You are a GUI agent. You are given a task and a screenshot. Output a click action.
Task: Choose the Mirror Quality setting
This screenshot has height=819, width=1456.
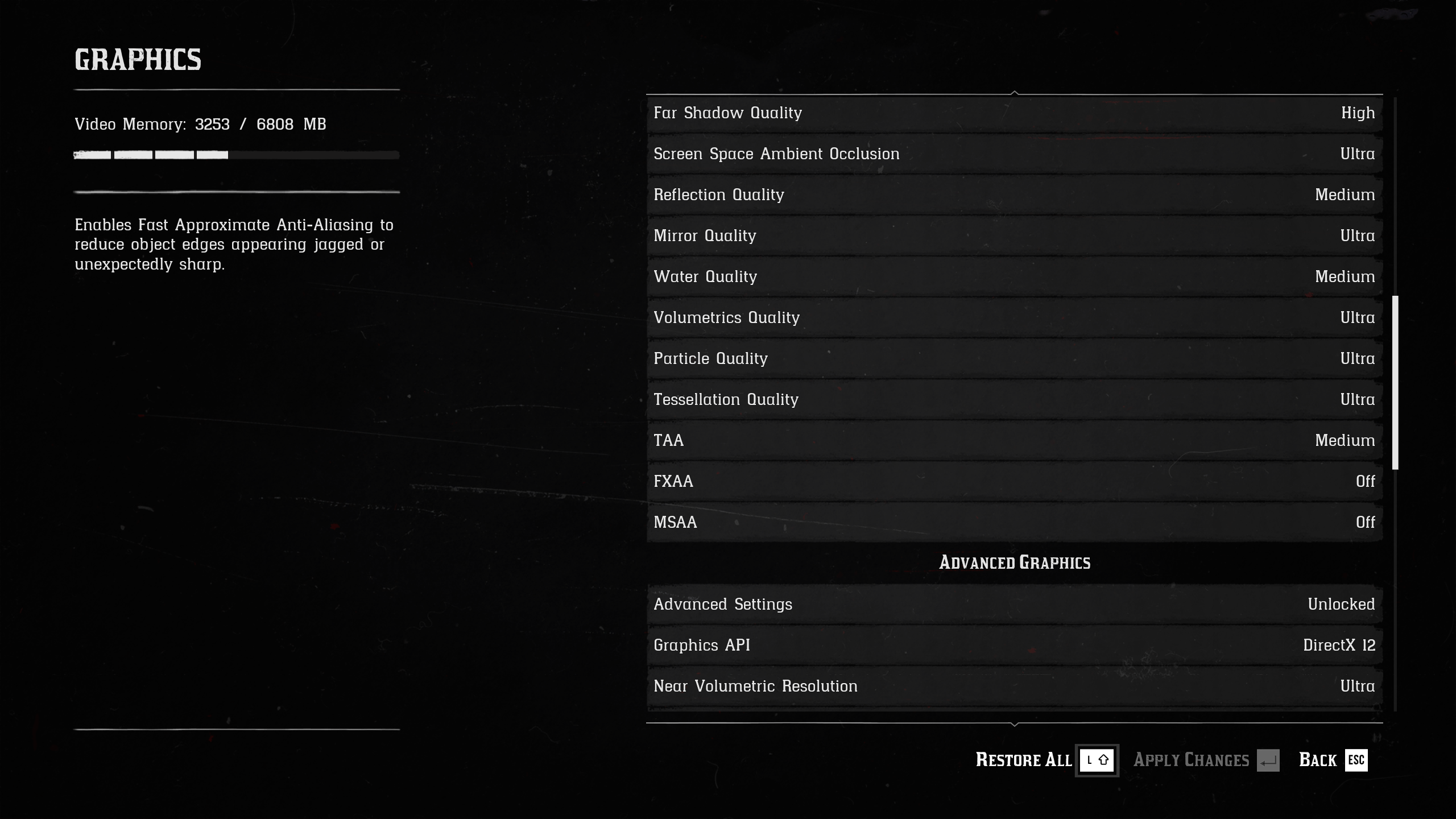(x=1014, y=236)
